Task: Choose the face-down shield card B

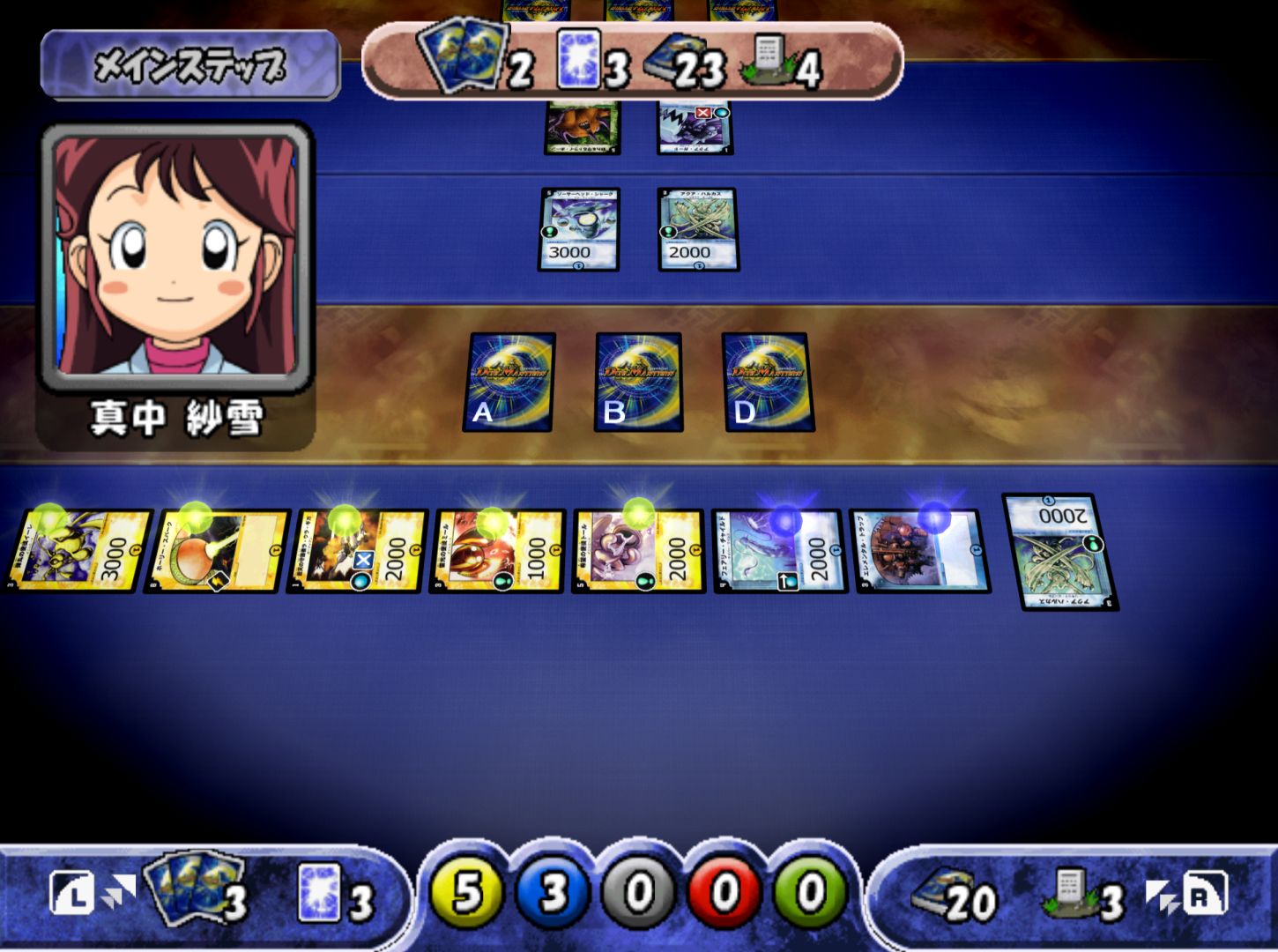Action: click(x=639, y=381)
